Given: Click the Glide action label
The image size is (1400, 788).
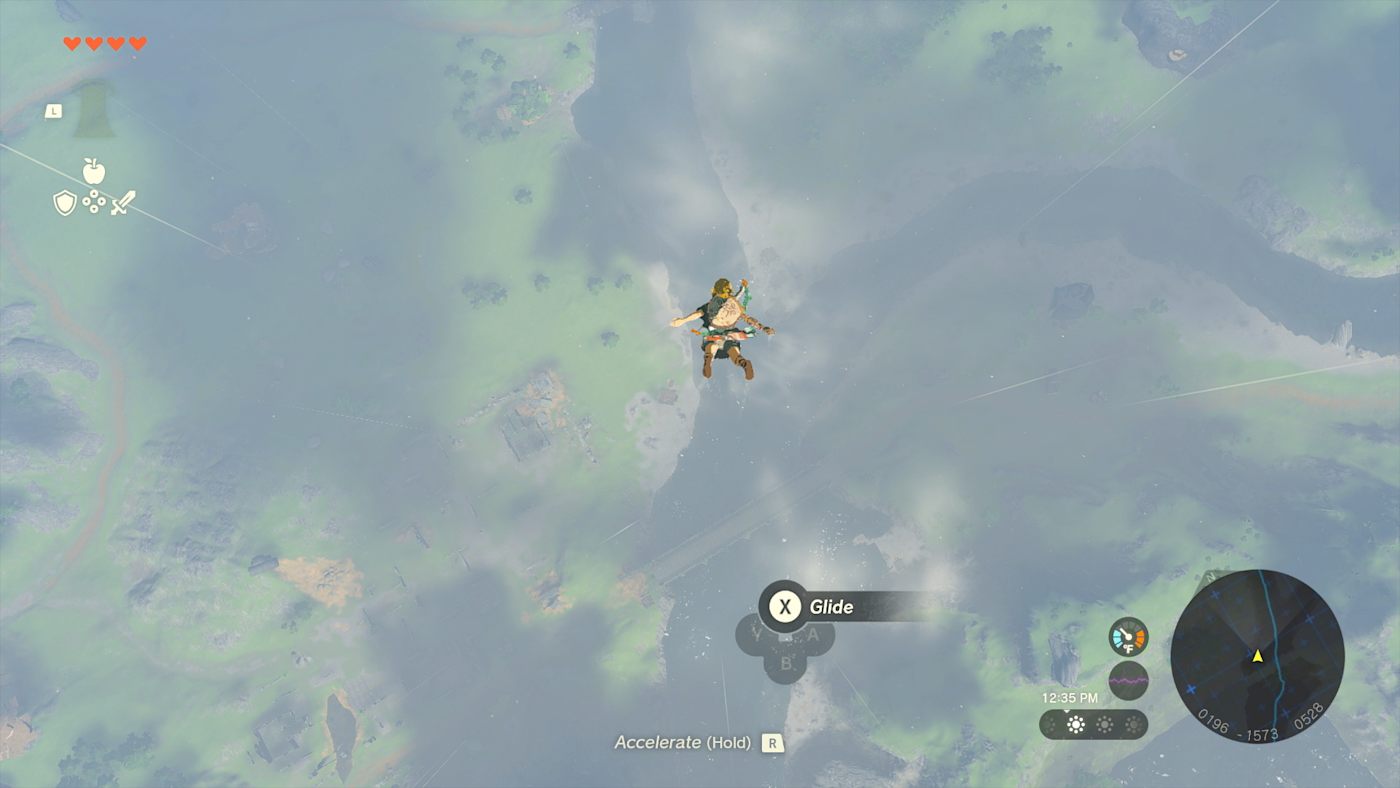Looking at the screenshot, I should tap(830, 606).
